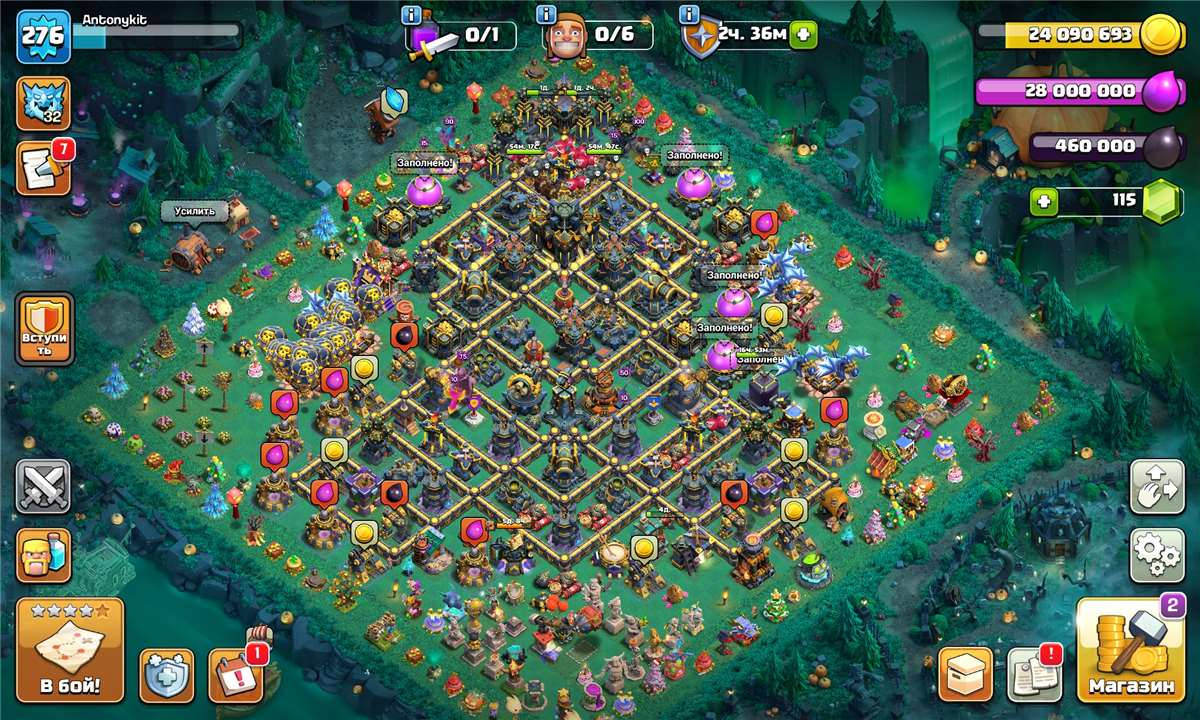This screenshot has width=1200, height=720.
Task: Open the notes icon with exclamation badge
Action: [x=1033, y=675]
